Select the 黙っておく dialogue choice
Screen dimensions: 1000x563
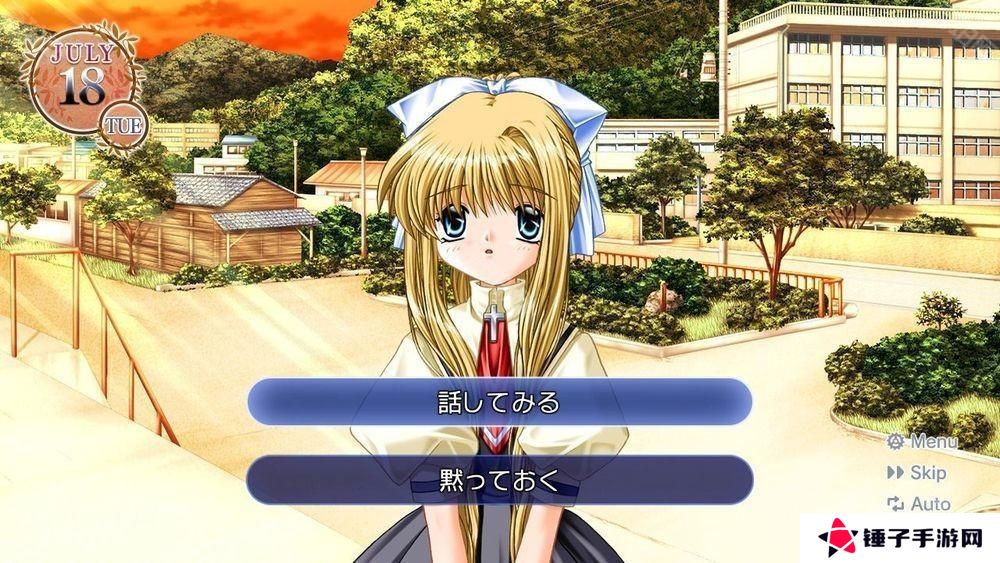tap(499, 479)
